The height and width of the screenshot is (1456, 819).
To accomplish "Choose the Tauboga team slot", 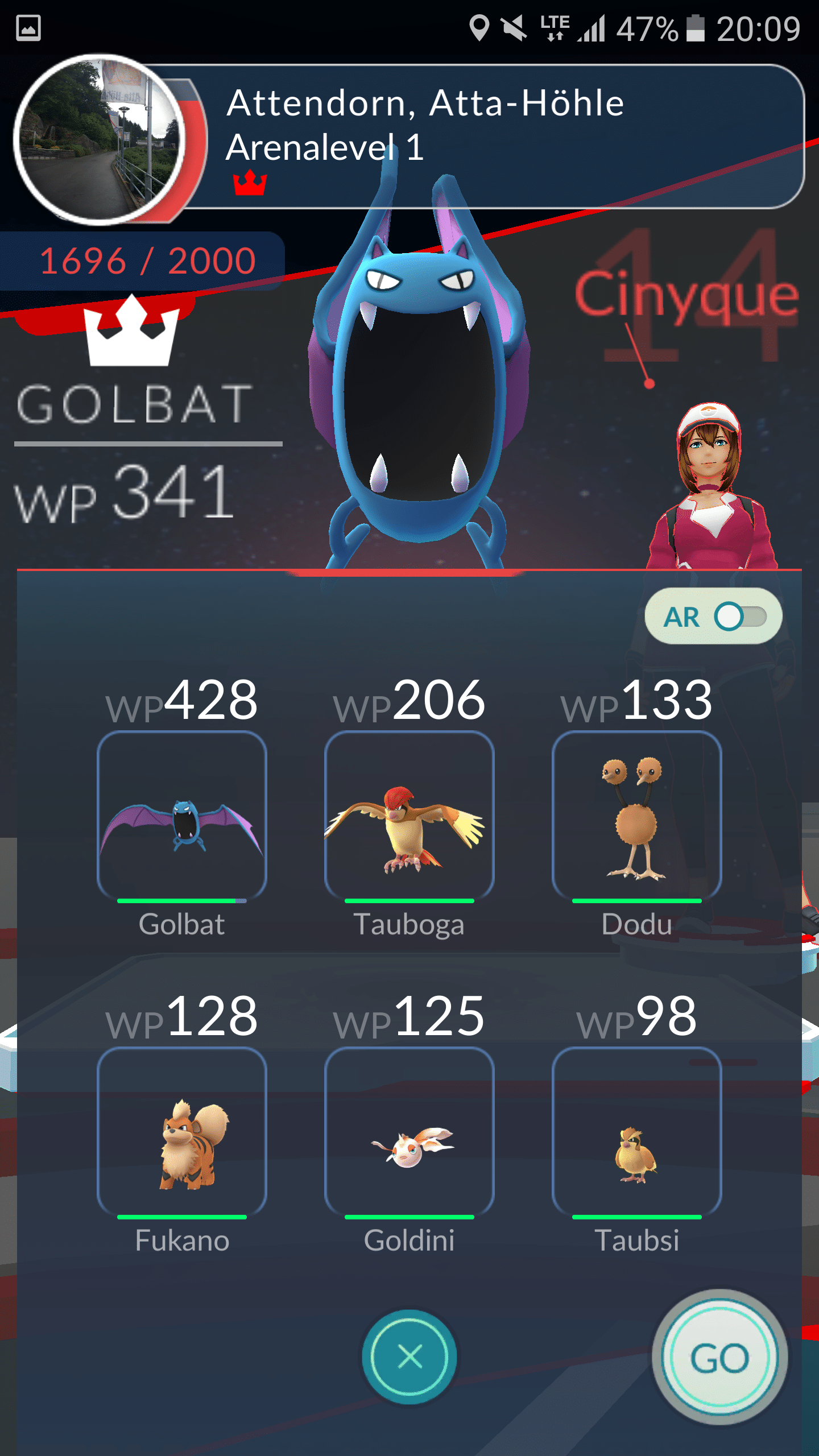I will click(x=409, y=816).
